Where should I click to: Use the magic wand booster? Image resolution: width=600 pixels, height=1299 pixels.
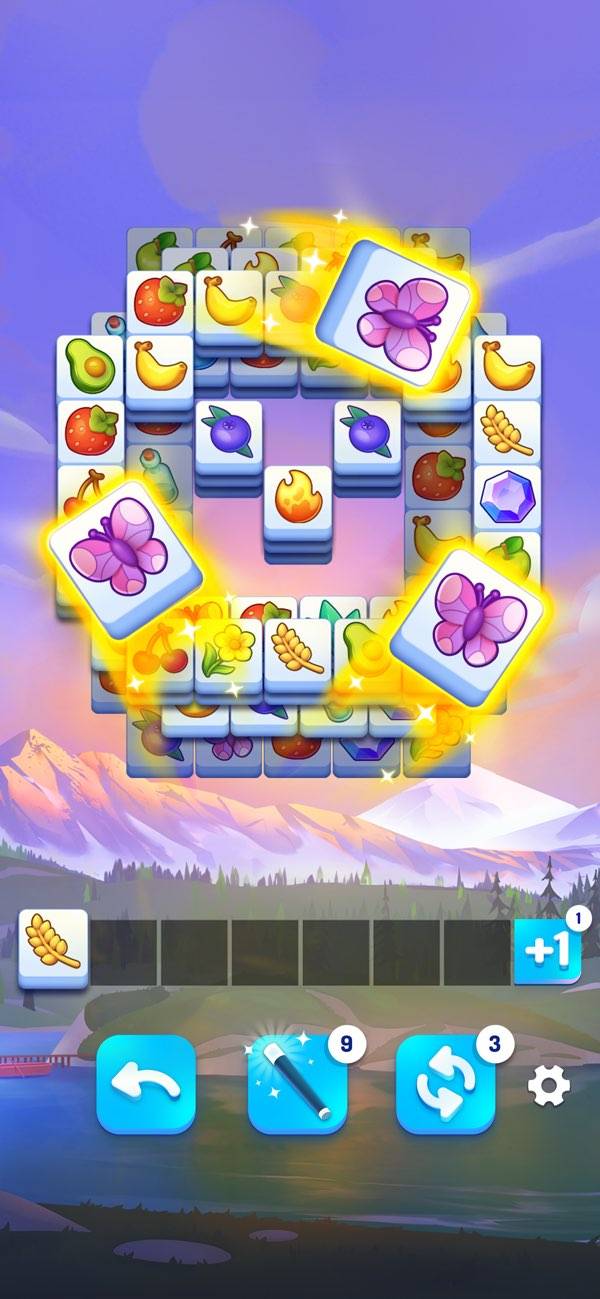tap(298, 1084)
